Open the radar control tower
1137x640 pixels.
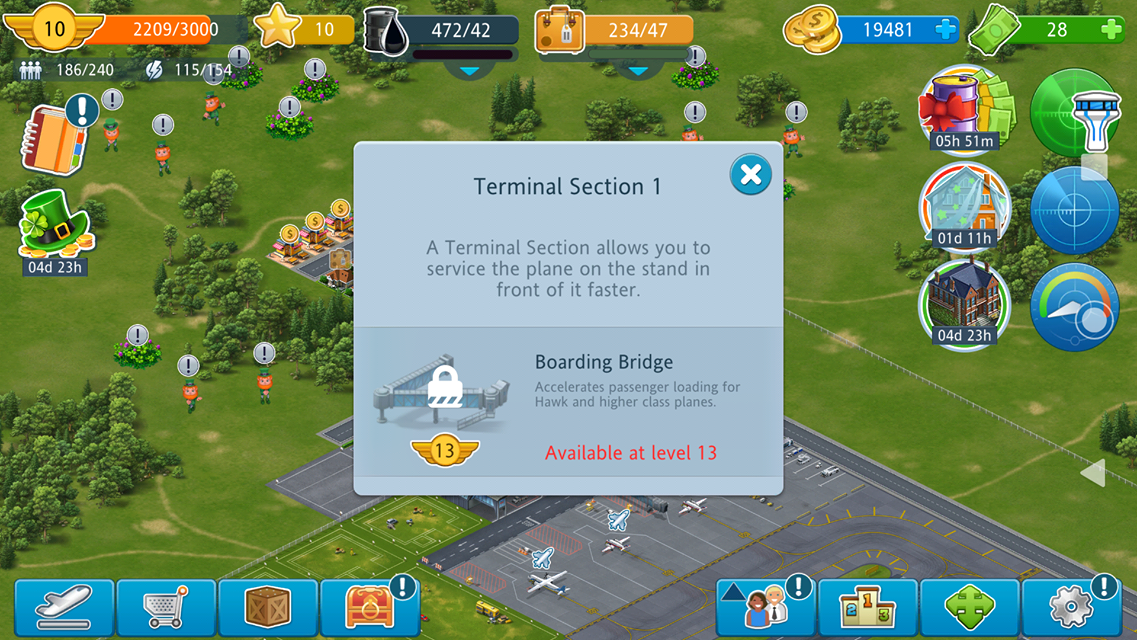(1075, 112)
